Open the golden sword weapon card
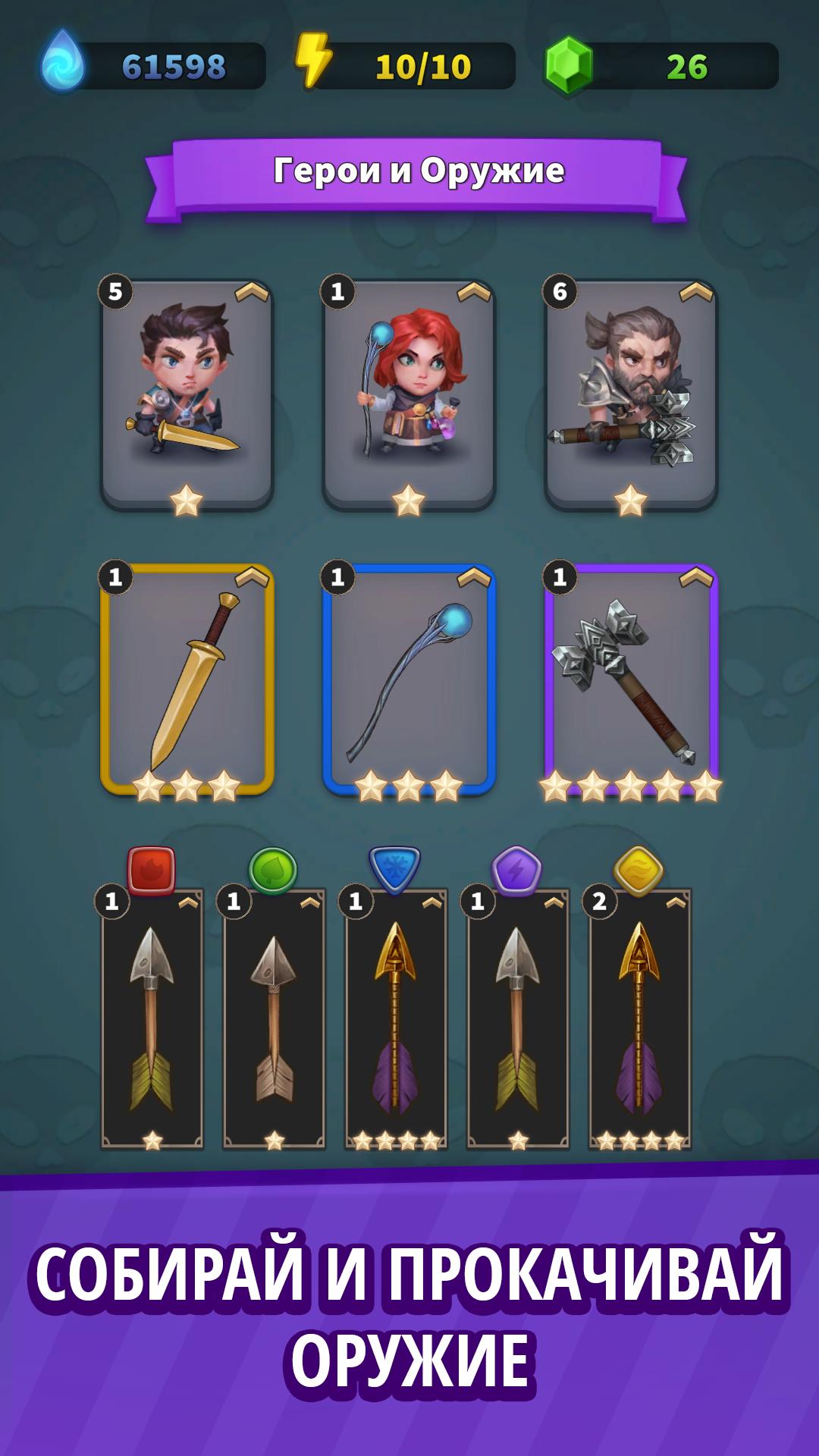819x1456 pixels. pos(187,679)
